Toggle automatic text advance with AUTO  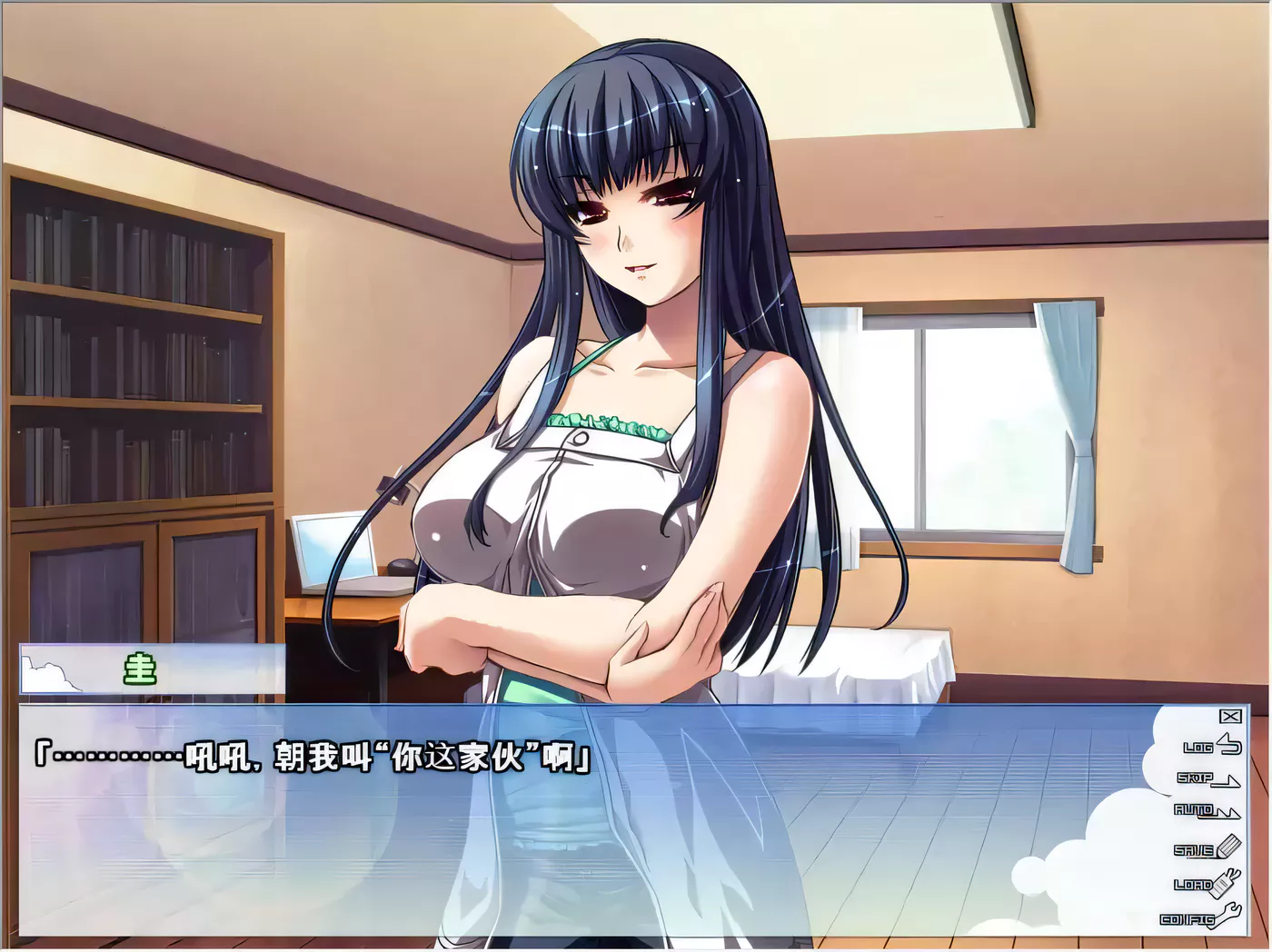(1204, 812)
